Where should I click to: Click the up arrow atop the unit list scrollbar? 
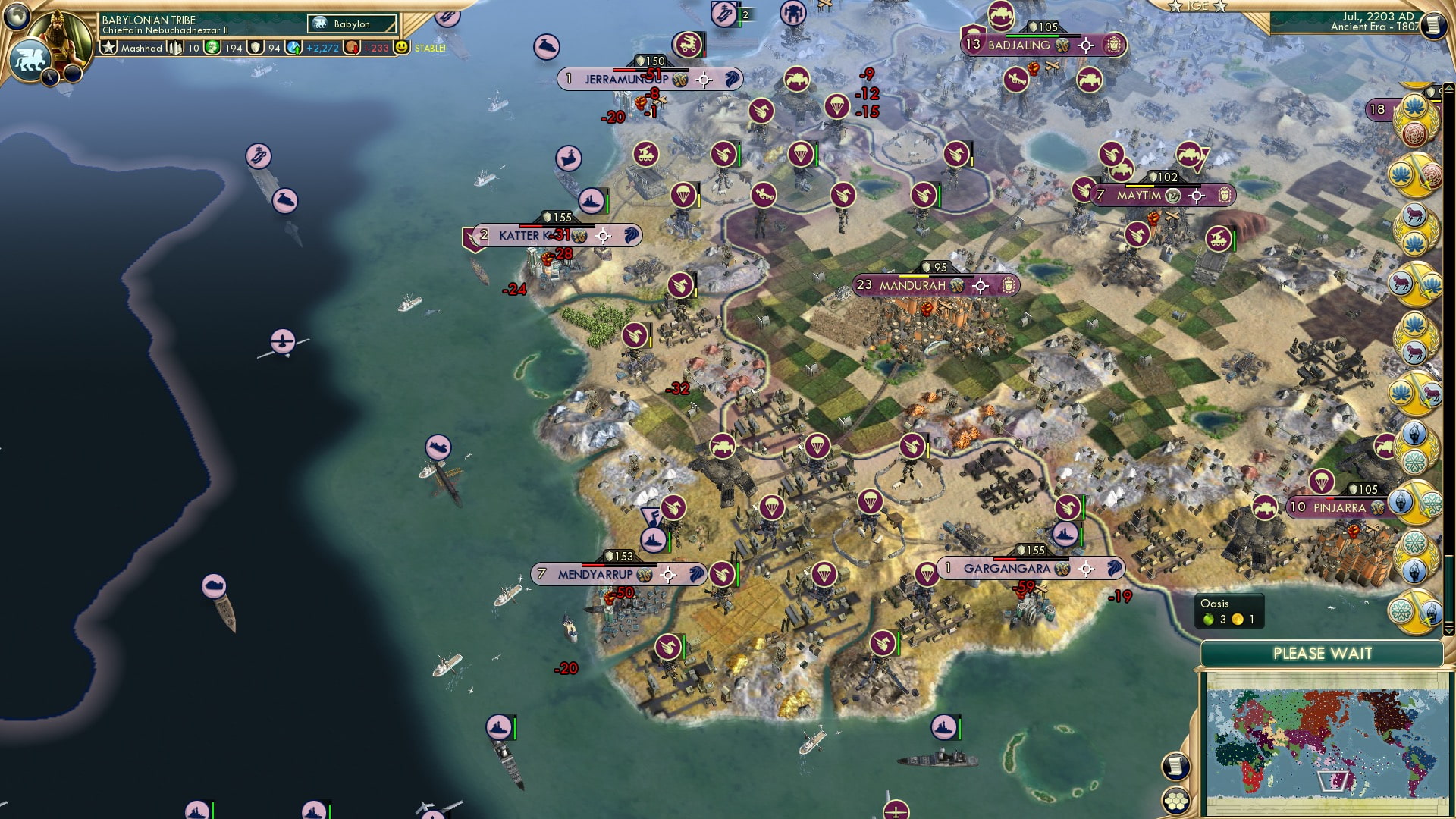pos(1449,86)
